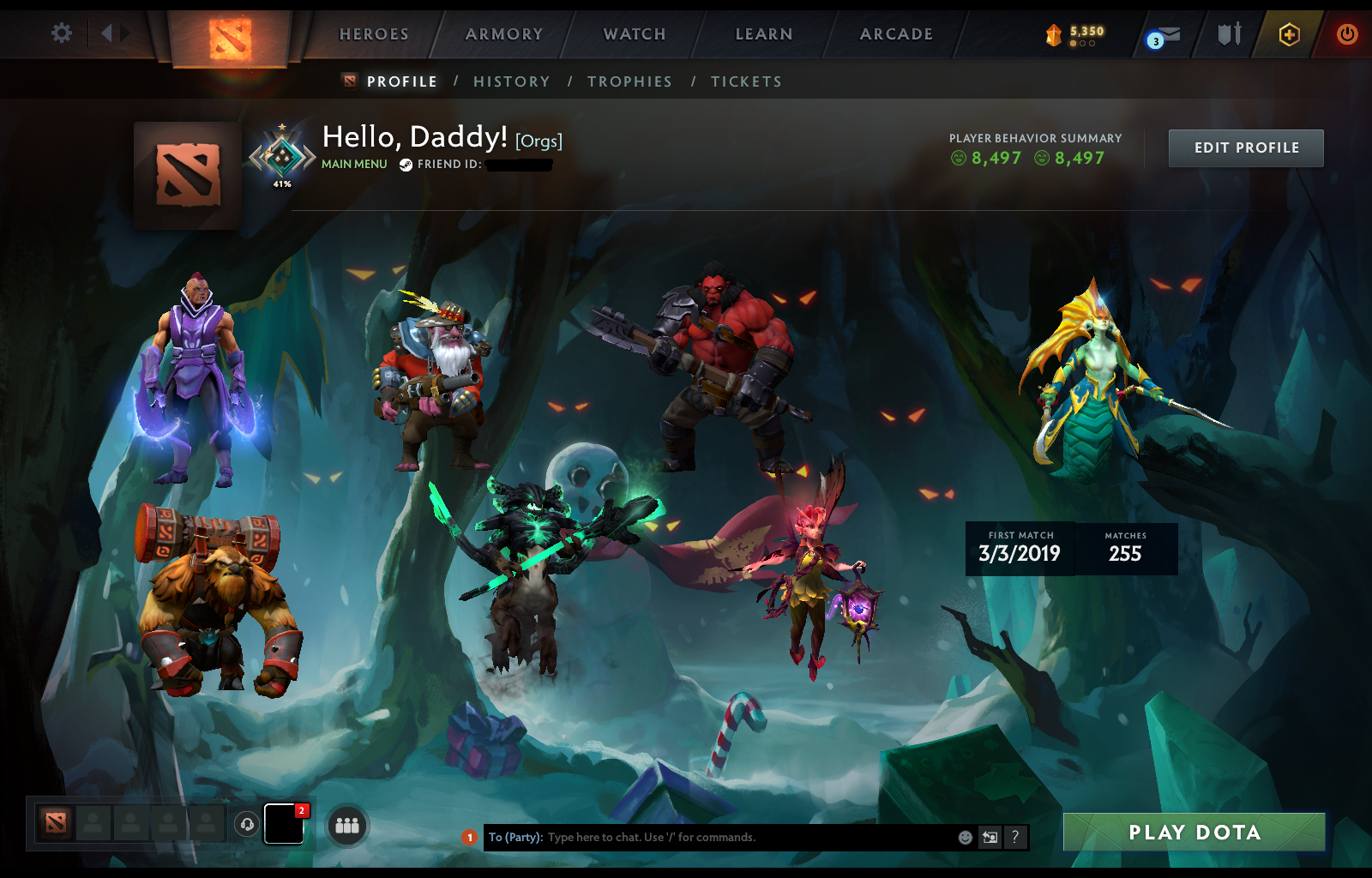Switch to the HISTORY tab

tap(512, 81)
